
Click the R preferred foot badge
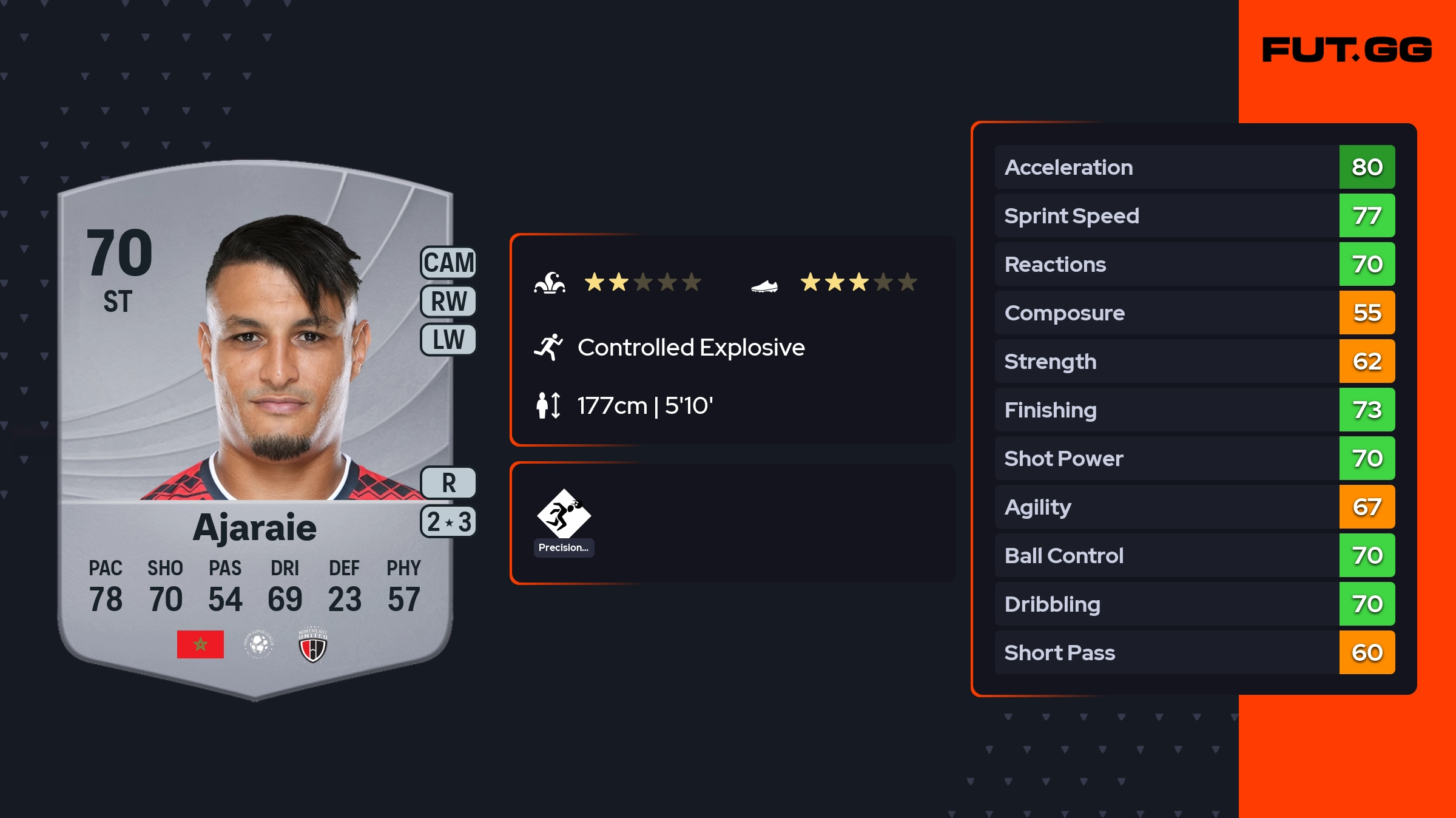coord(448,483)
